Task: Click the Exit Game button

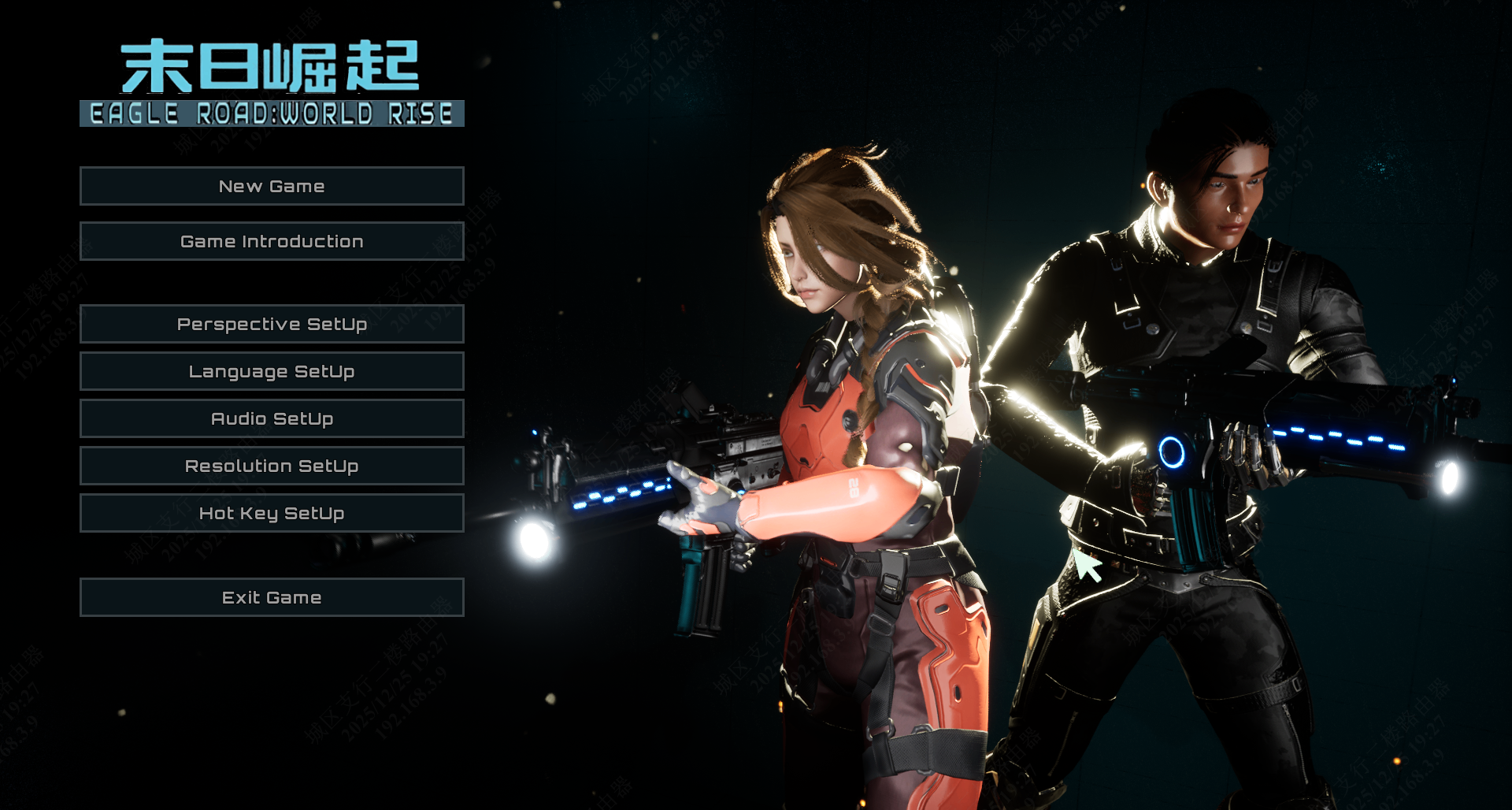Action: coord(272,597)
